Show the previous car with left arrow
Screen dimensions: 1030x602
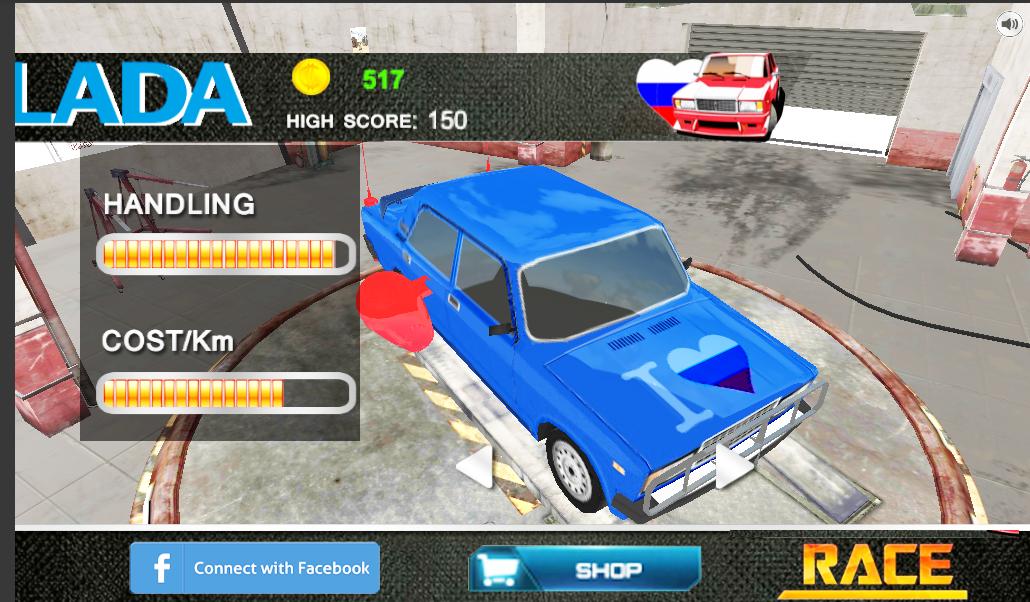475,465
